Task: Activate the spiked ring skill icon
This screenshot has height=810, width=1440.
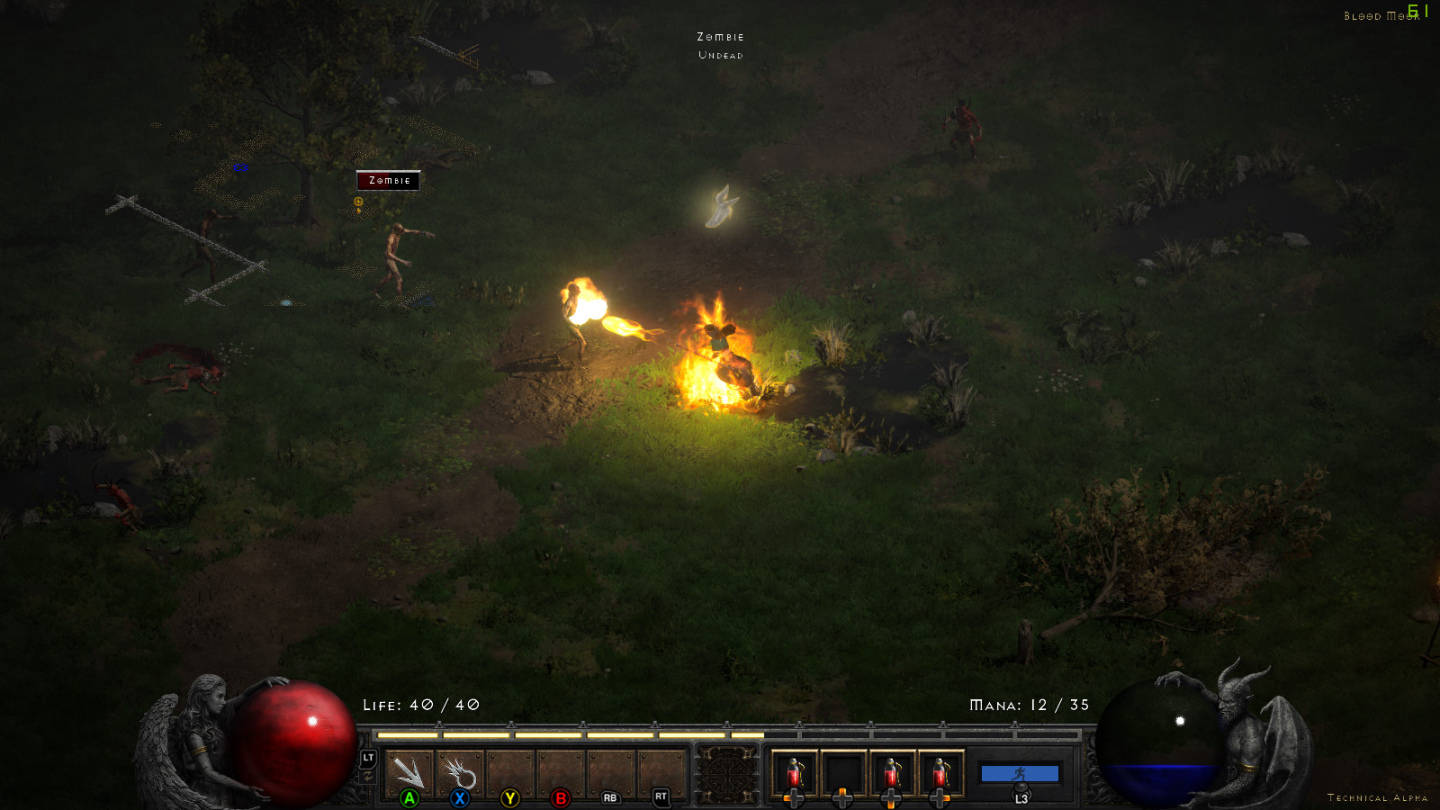Action: [460, 772]
